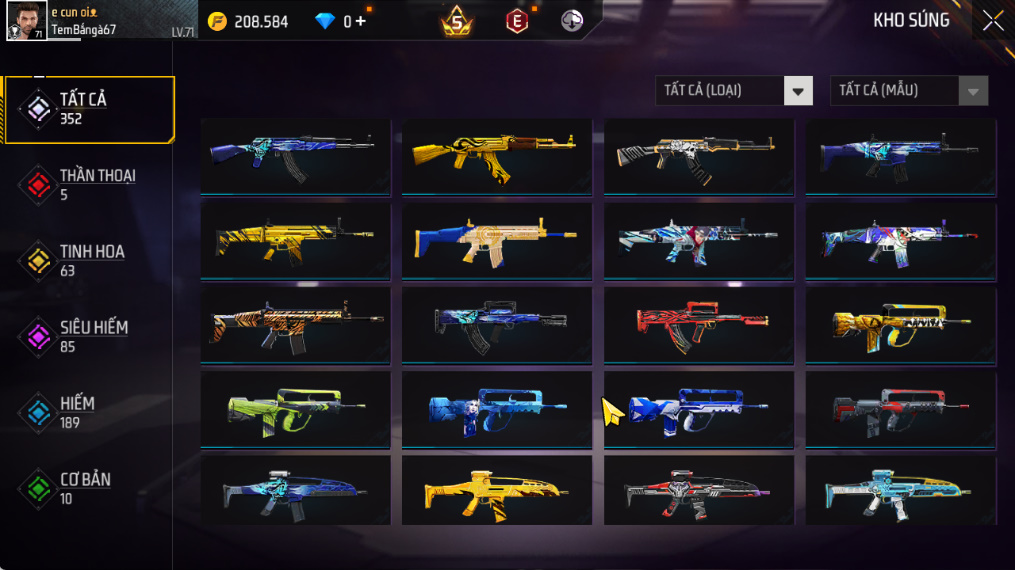The height and width of the screenshot is (570, 1015).
Task: Add diamonds with the plus button
Action: pos(360,21)
